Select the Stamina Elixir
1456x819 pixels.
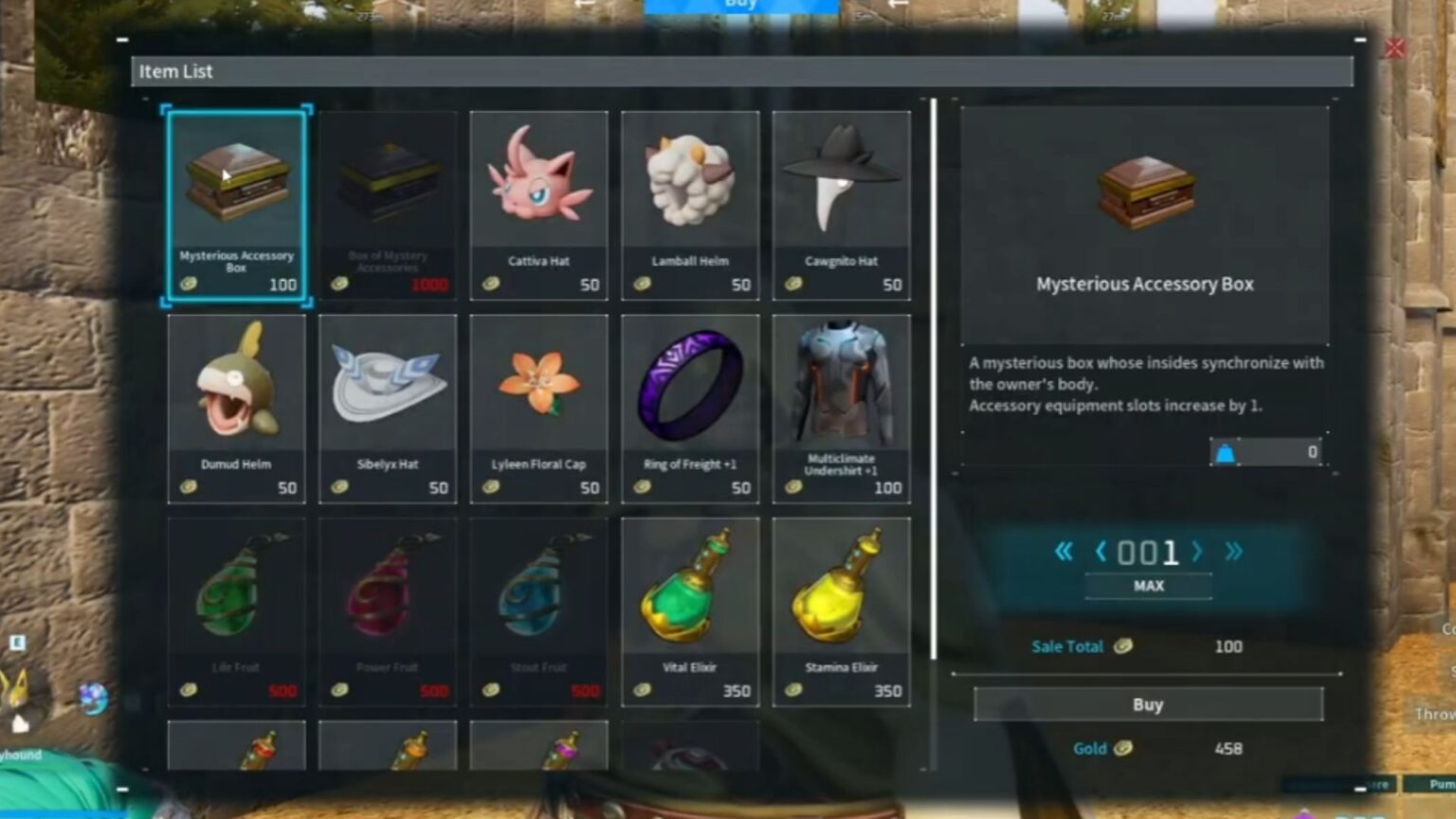click(841, 607)
